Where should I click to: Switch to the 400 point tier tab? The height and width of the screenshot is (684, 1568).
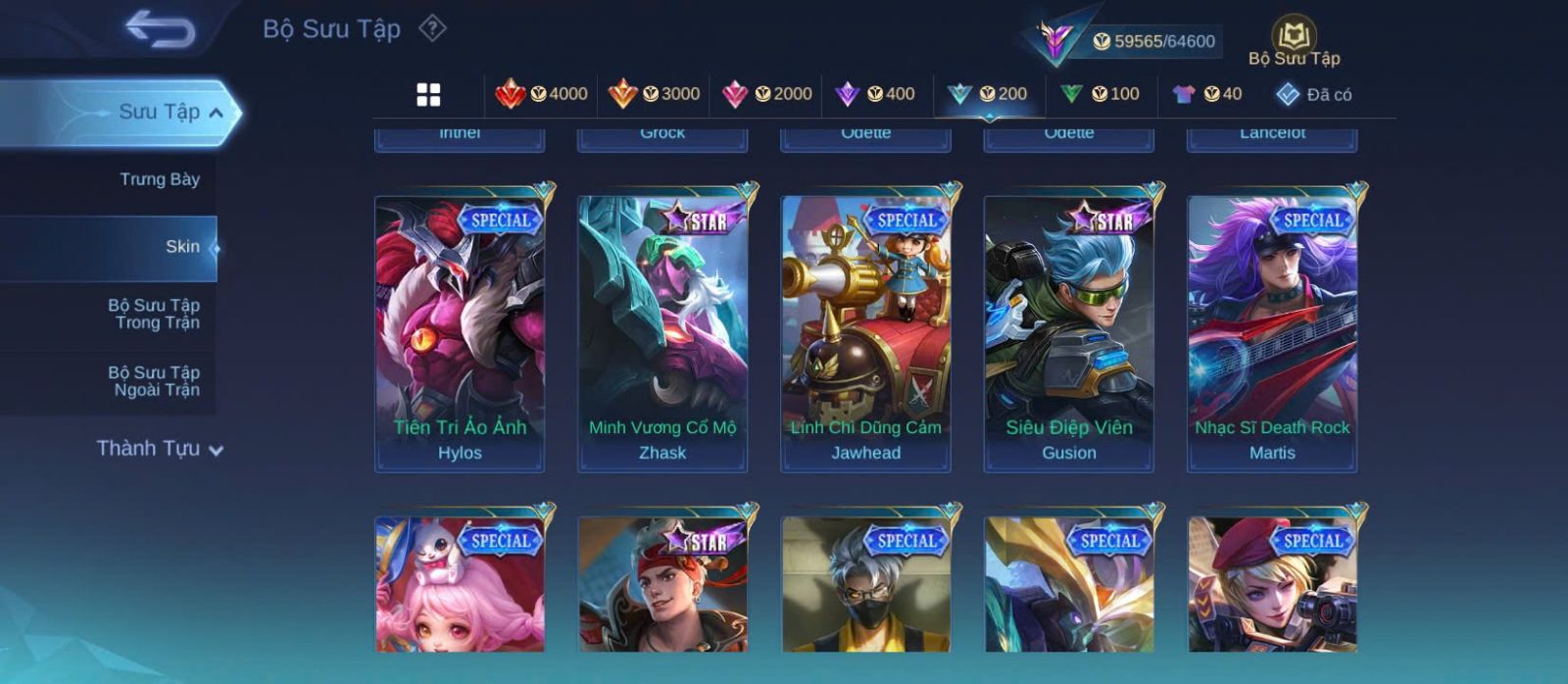point(874,94)
